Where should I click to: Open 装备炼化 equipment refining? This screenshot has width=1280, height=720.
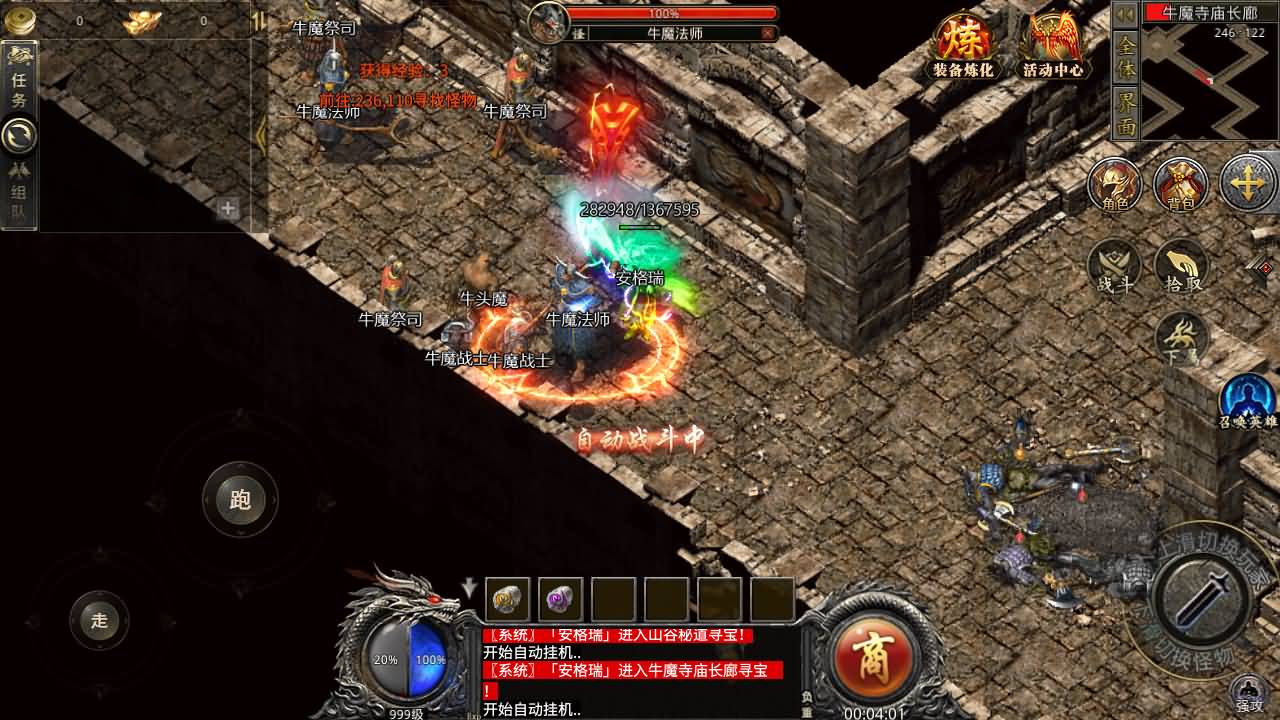coord(962,45)
